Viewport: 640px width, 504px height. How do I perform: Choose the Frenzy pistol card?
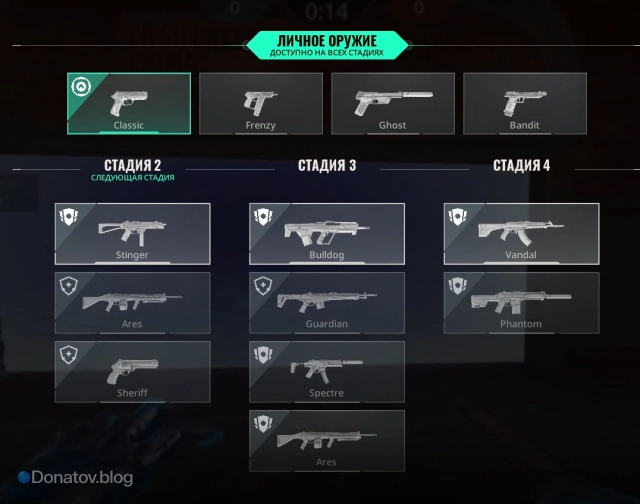point(261,103)
